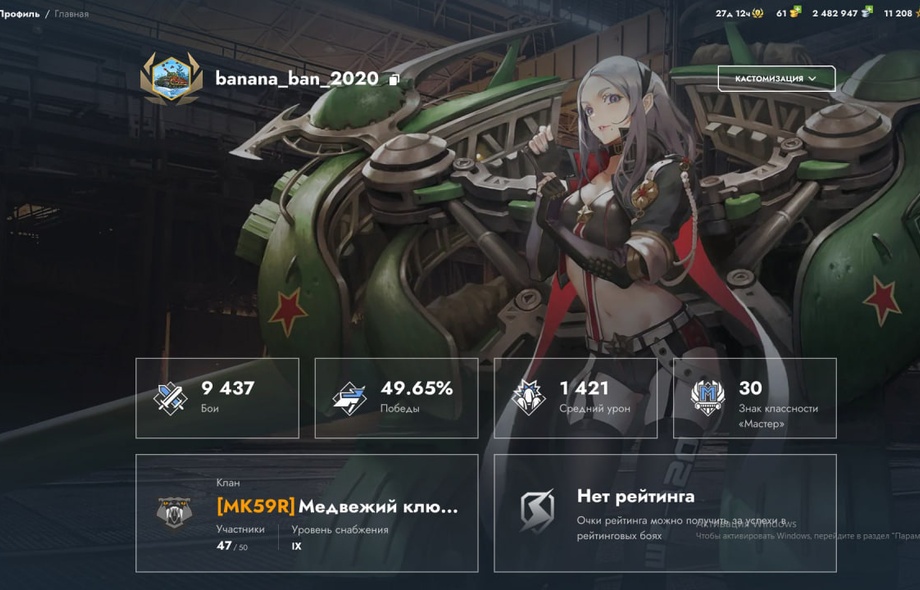Open the premium account time indicator
The width and height of the screenshot is (920, 590).
click(739, 13)
